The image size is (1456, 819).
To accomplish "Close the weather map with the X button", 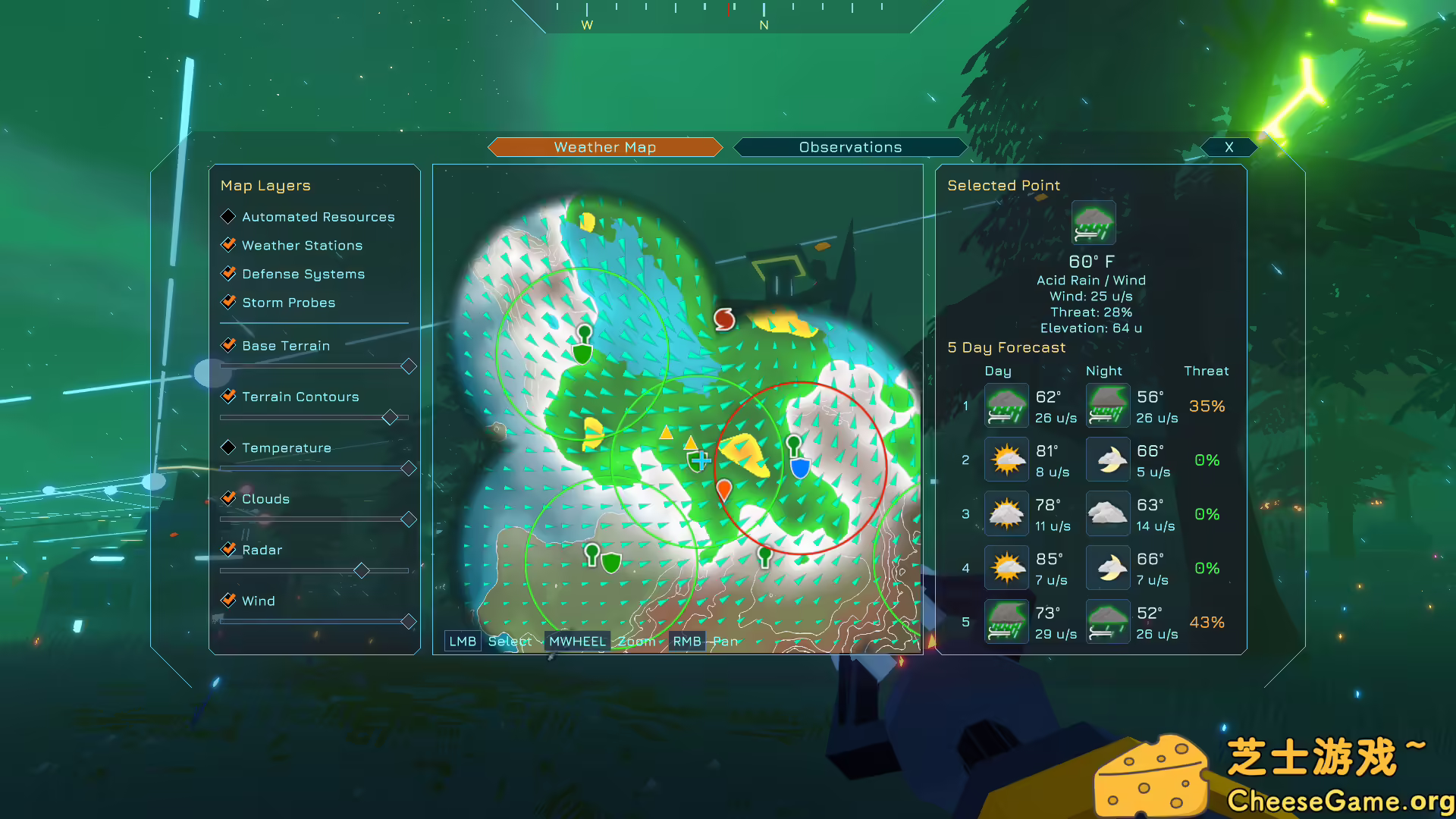I will [x=1228, y=147].
